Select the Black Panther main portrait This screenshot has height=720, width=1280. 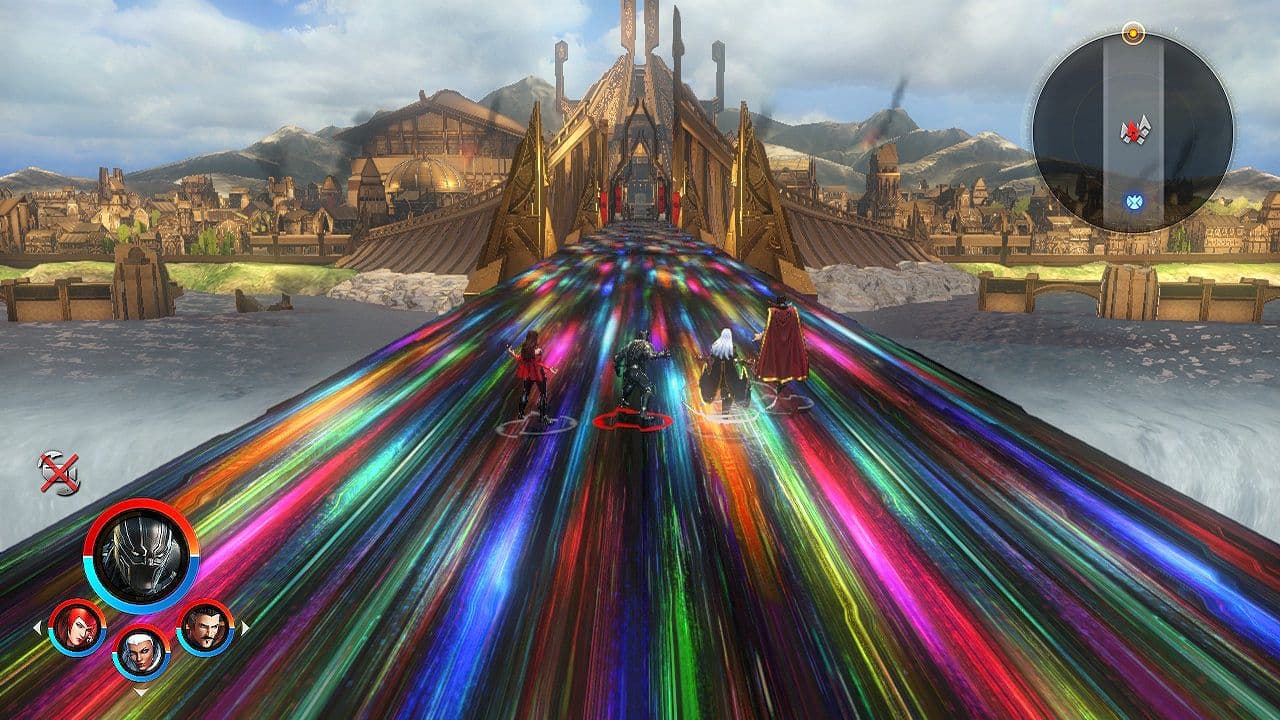pyautogui.click(x=141, y=556)
